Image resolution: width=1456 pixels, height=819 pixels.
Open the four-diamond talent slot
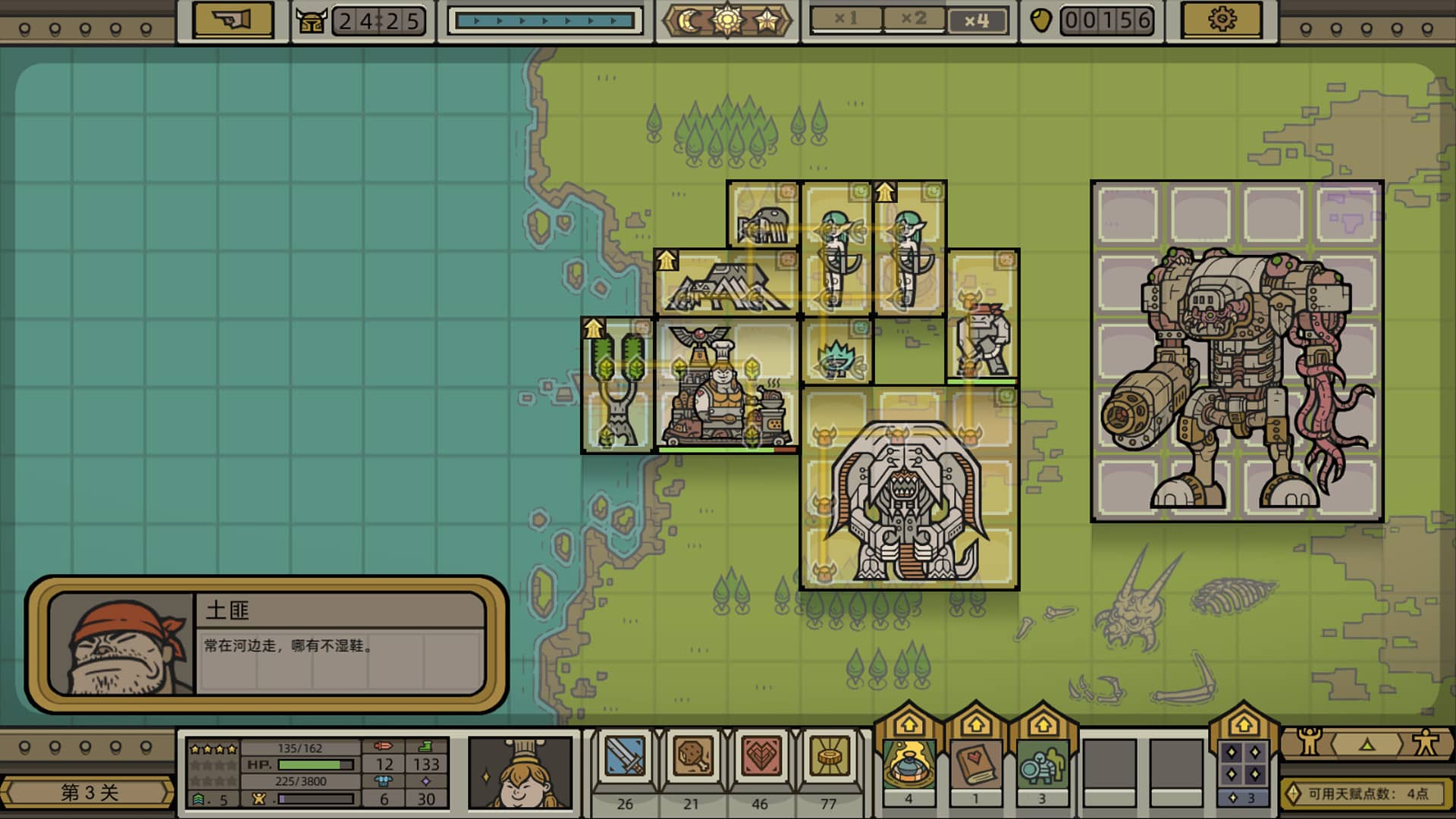pyautogui.click(x=1243, y=764)
